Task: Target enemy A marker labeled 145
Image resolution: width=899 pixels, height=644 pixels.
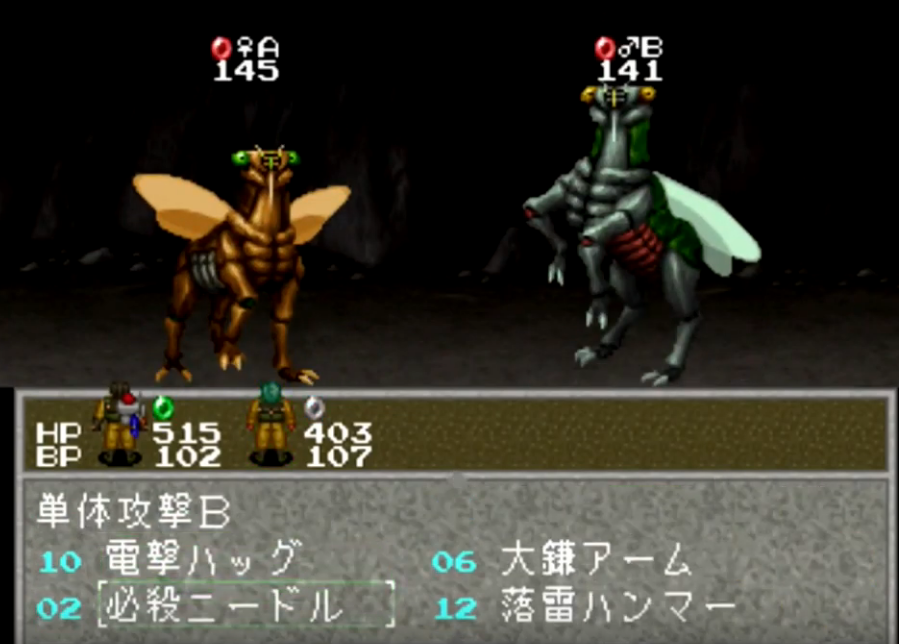Action: (x=245, y=59)
